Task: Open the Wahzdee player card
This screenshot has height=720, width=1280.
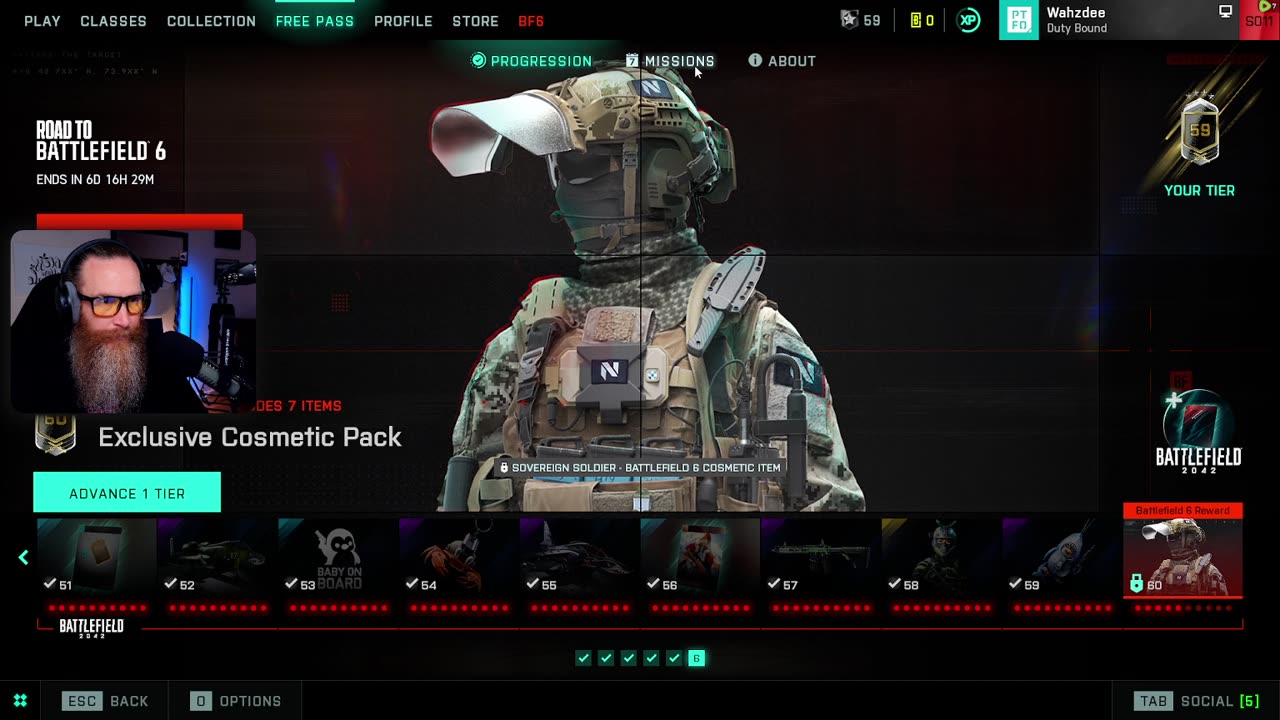Action: tap(1118, 20)
